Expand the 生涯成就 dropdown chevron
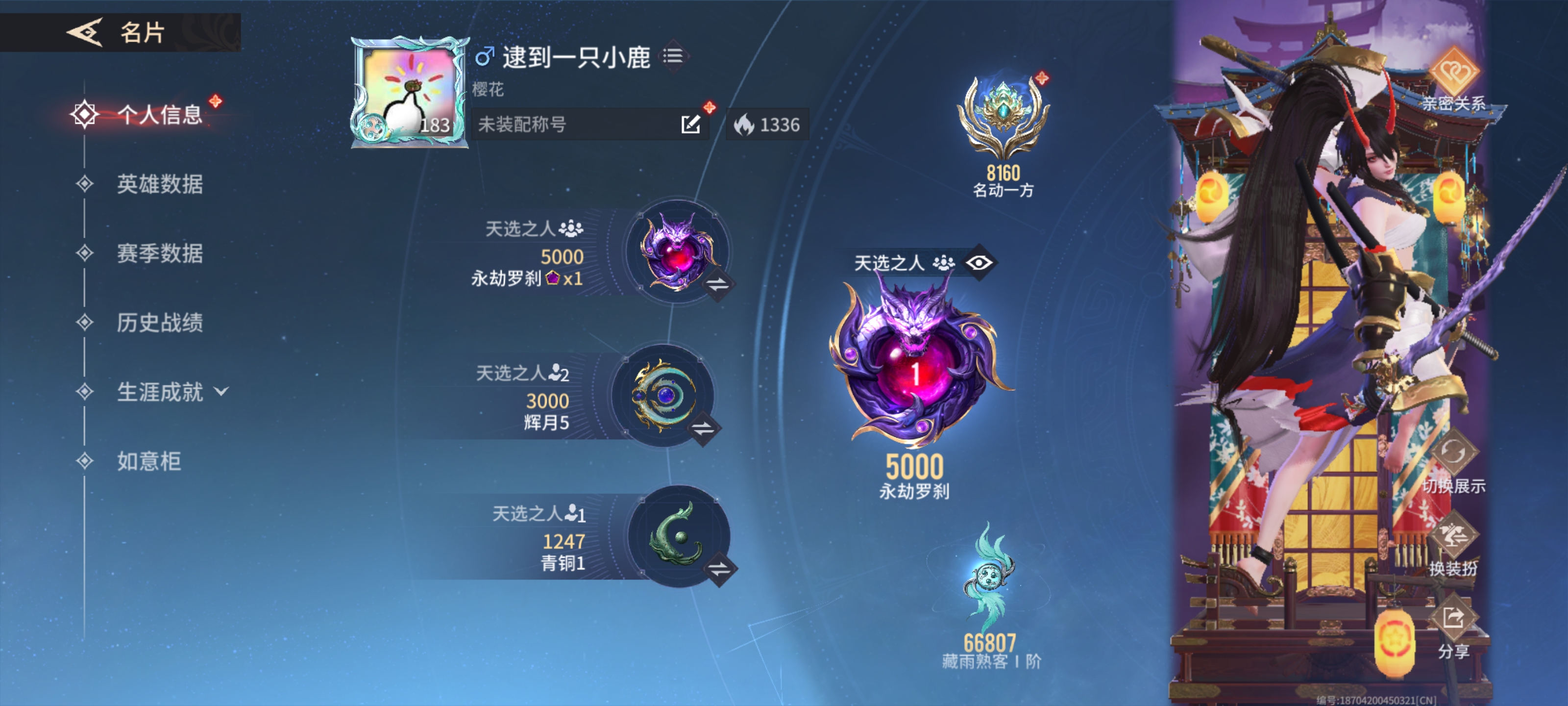This screenshot has height=706, width=1568. coord(222,393)
